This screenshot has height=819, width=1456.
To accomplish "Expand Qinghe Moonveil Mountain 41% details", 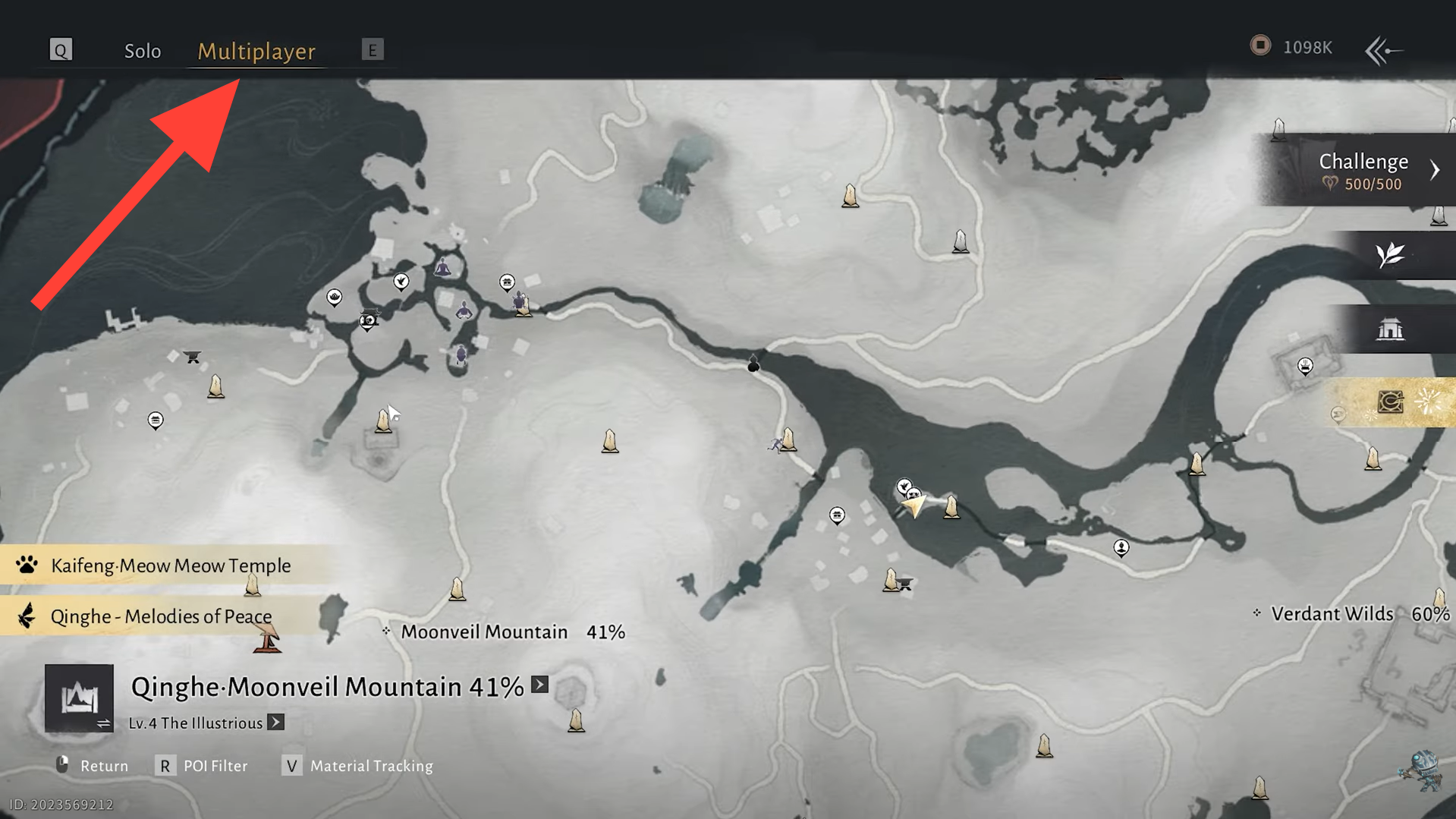I will click(x=539, y=685).
